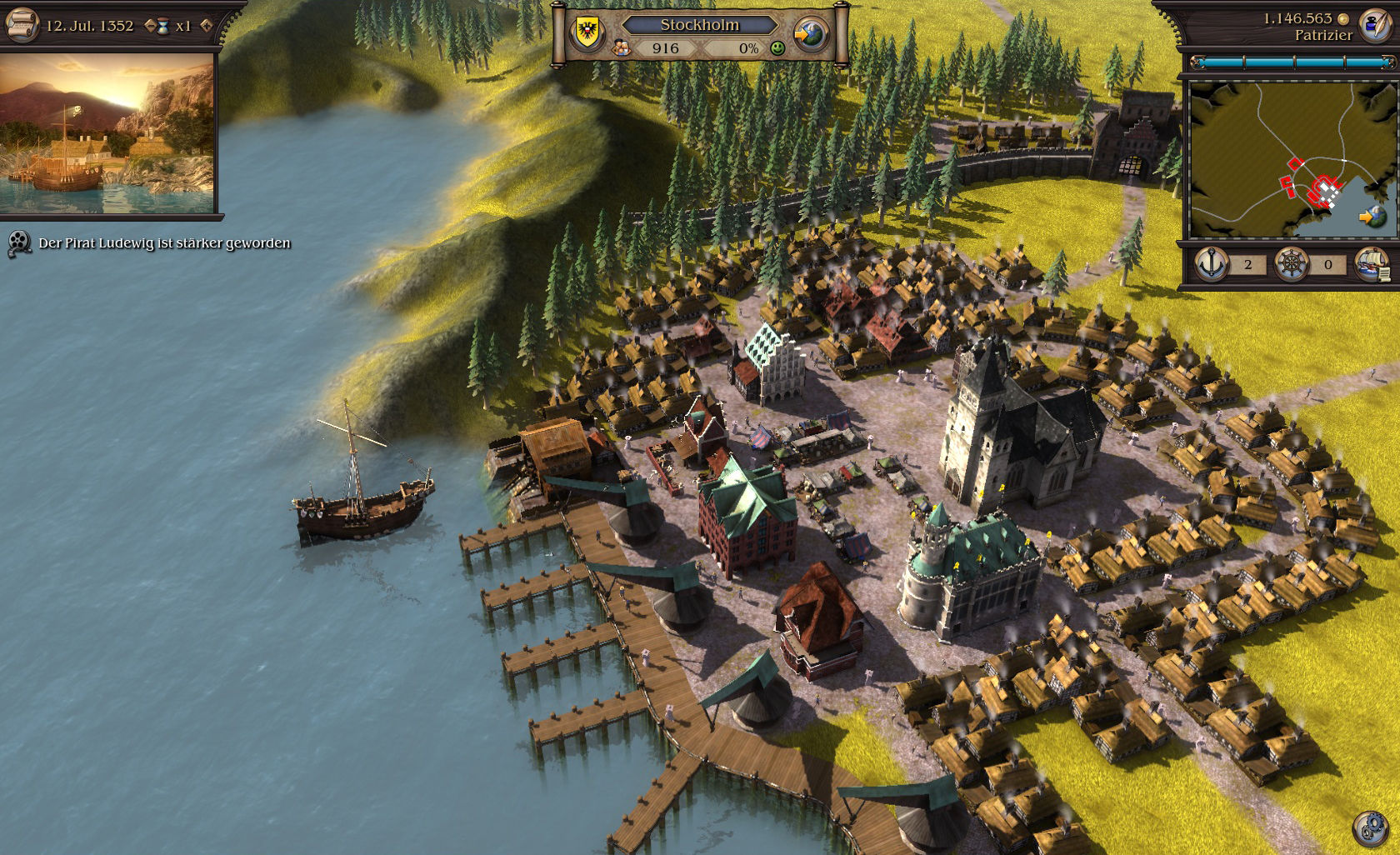
Task: Select the Hanseatic eagle coat of arms
Action: click(587, 30)
